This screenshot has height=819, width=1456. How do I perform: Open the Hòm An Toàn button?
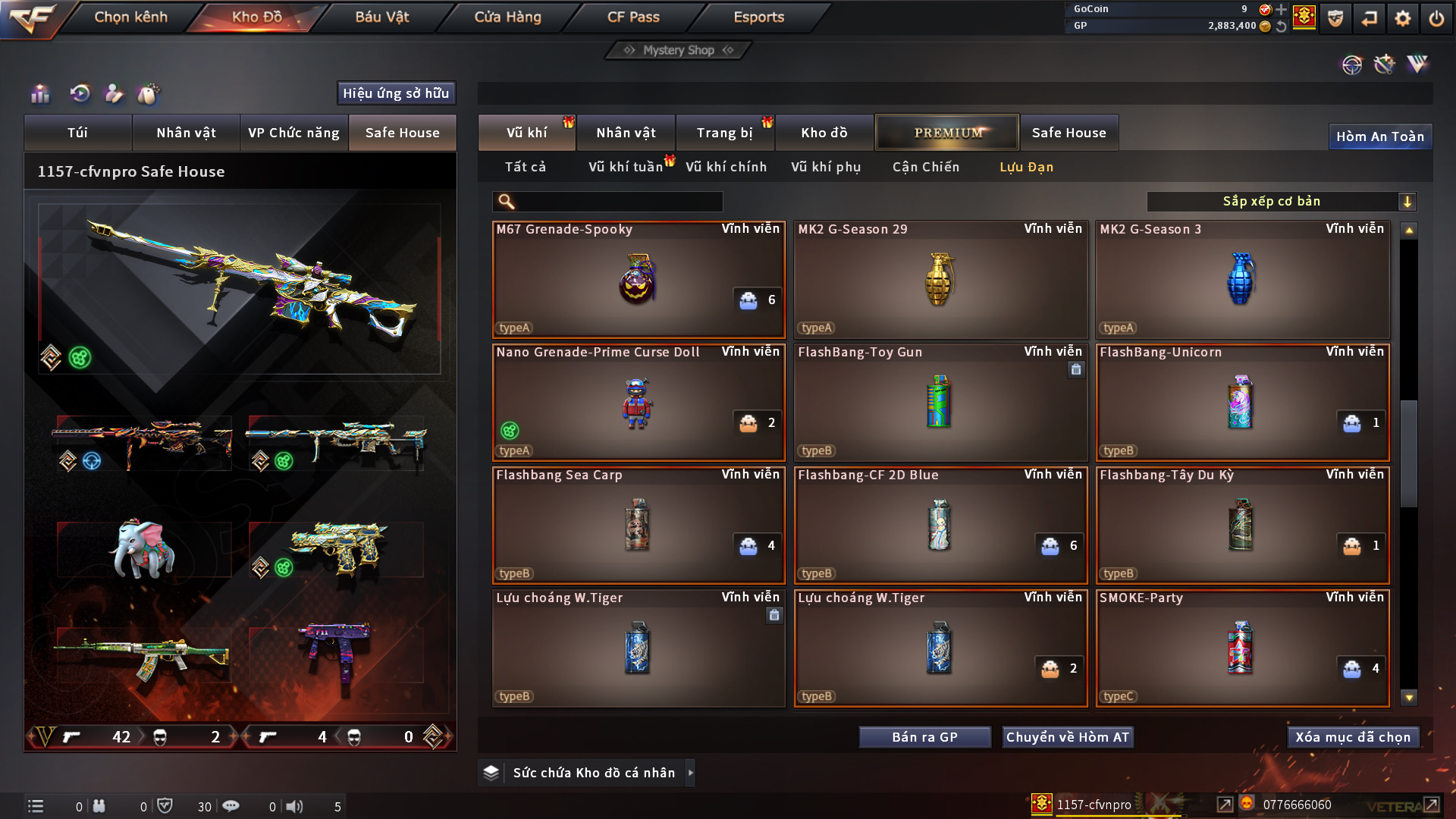[x=1379, y=136]
